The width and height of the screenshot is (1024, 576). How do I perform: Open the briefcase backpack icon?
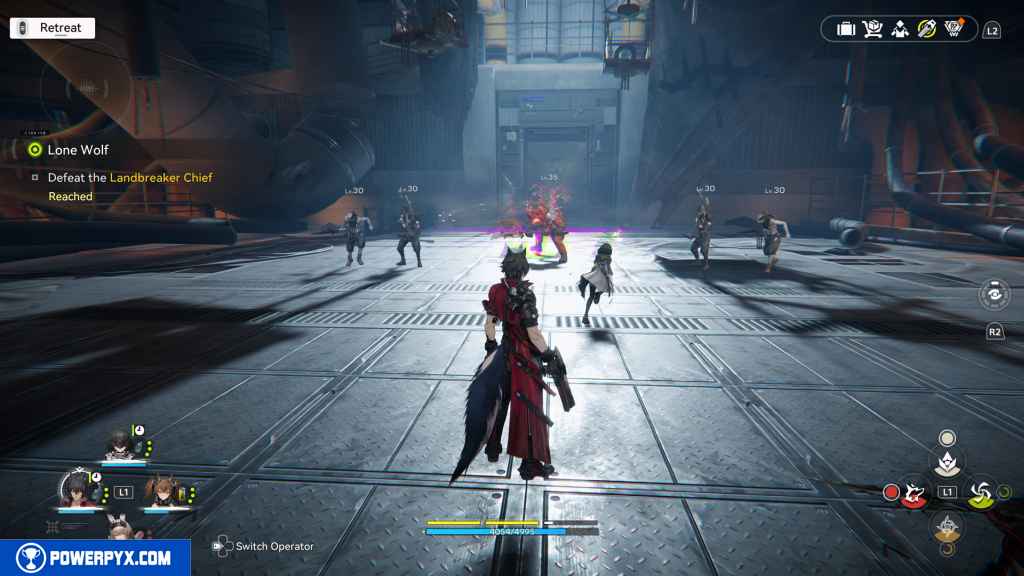click(x=846, y=29)
